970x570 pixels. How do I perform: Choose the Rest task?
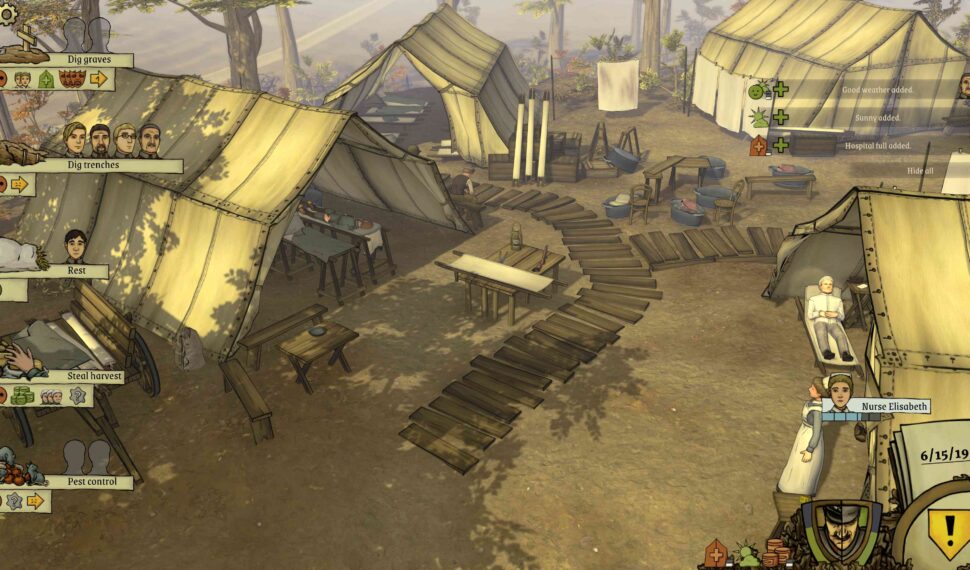pos(75,271)
